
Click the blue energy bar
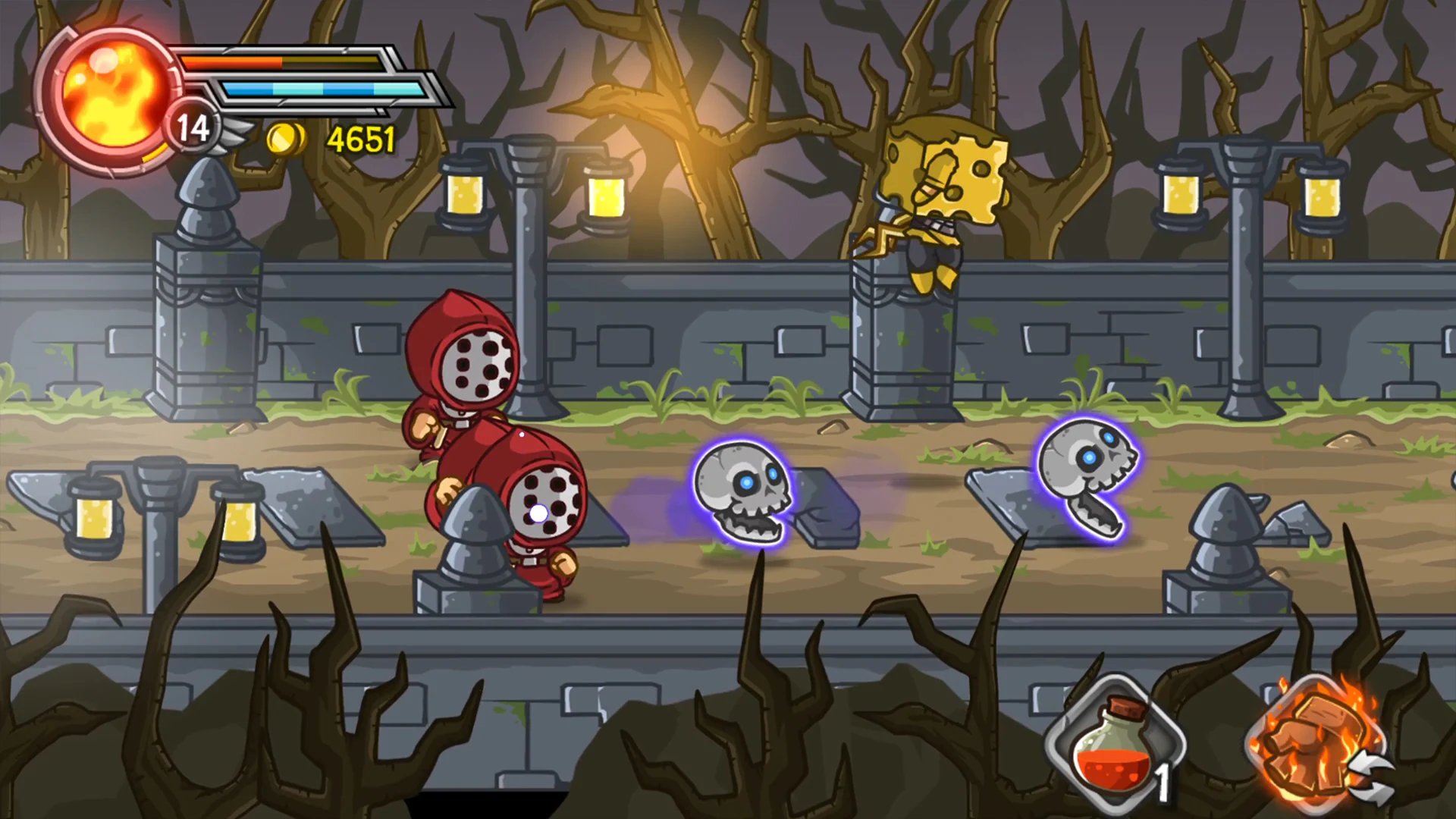pos(318,88)
